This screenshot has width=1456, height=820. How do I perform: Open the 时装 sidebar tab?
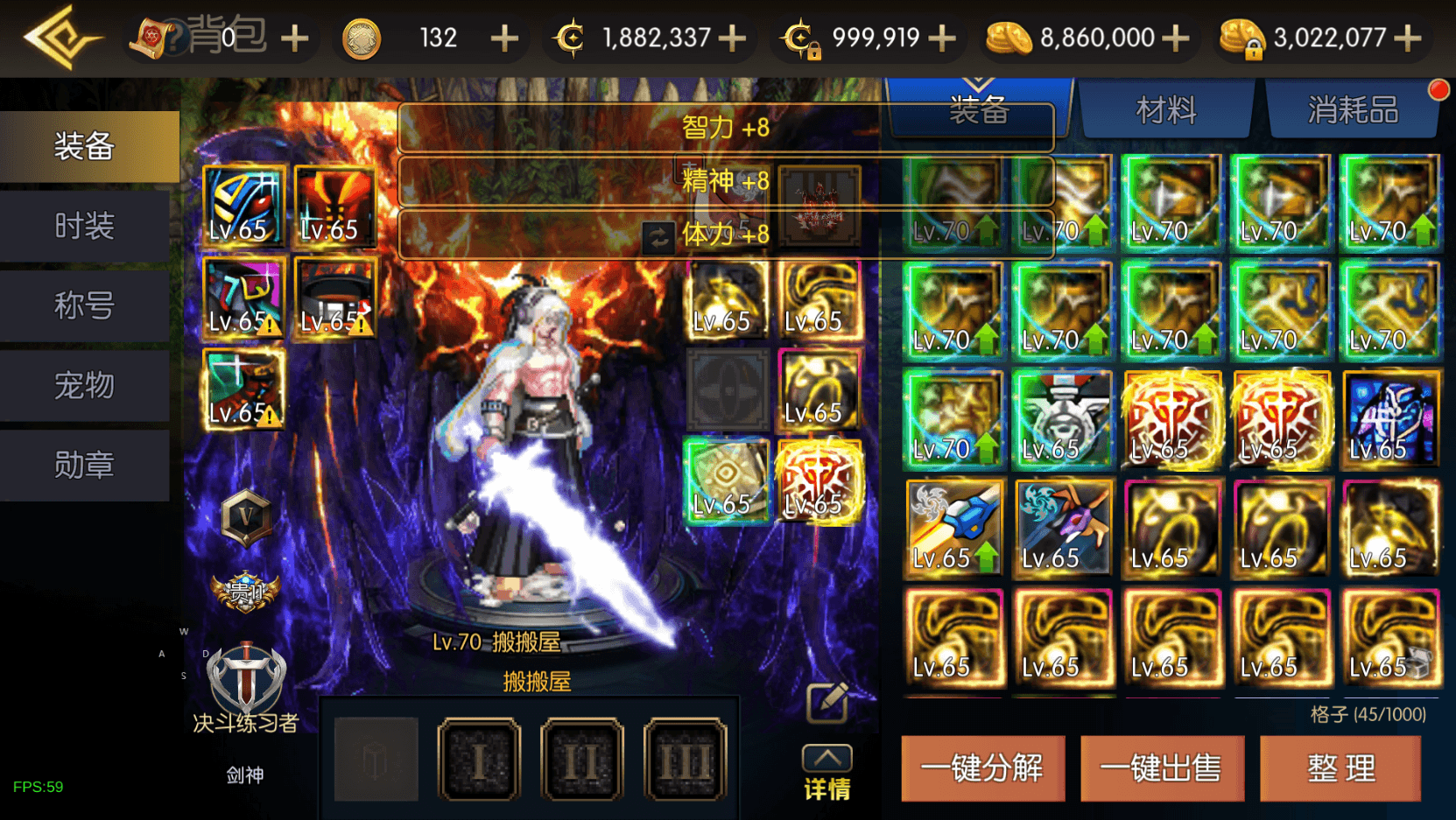(x=85, y=226)
